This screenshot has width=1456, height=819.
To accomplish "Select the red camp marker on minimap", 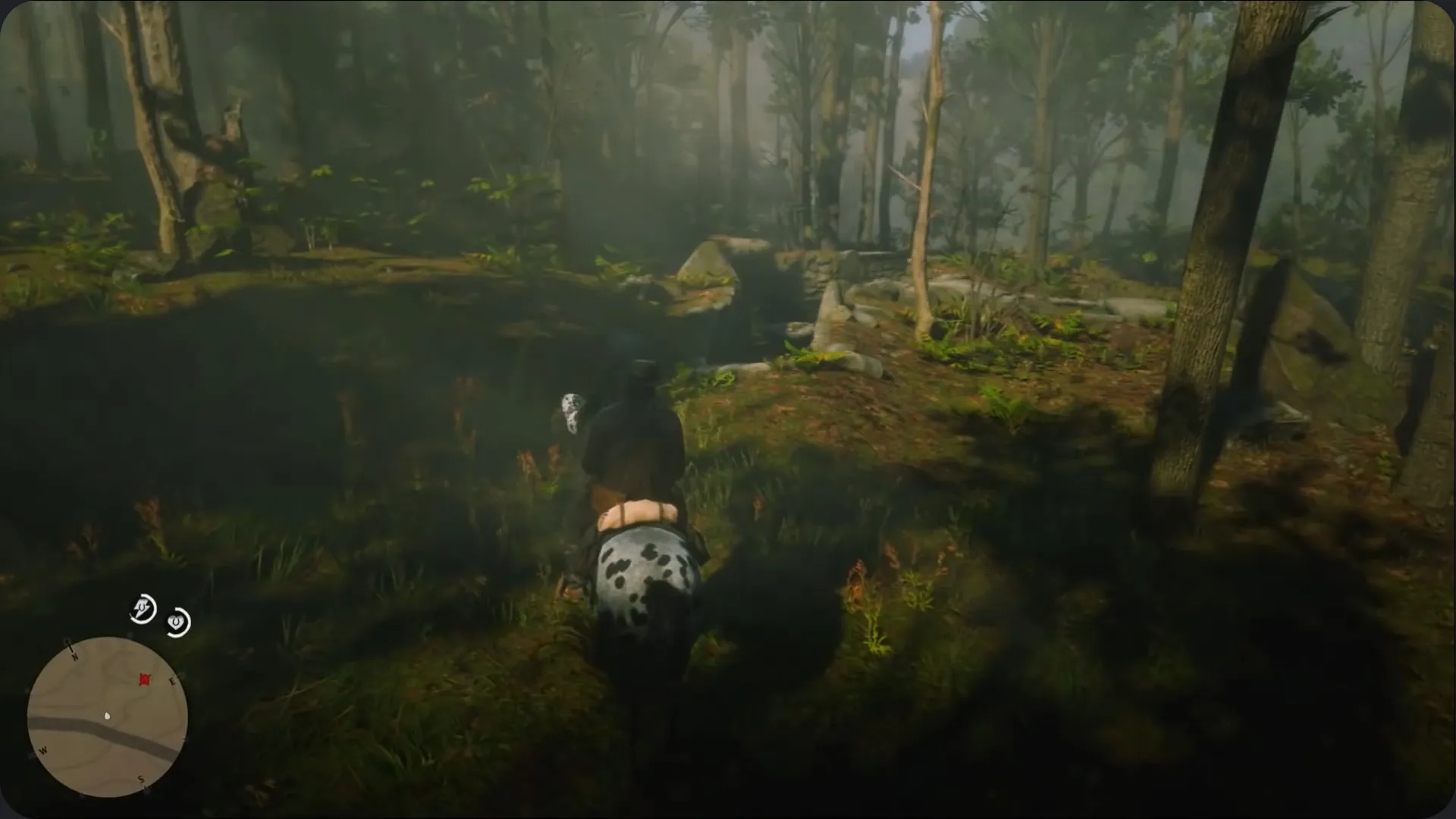I will (x=145, y=679).
